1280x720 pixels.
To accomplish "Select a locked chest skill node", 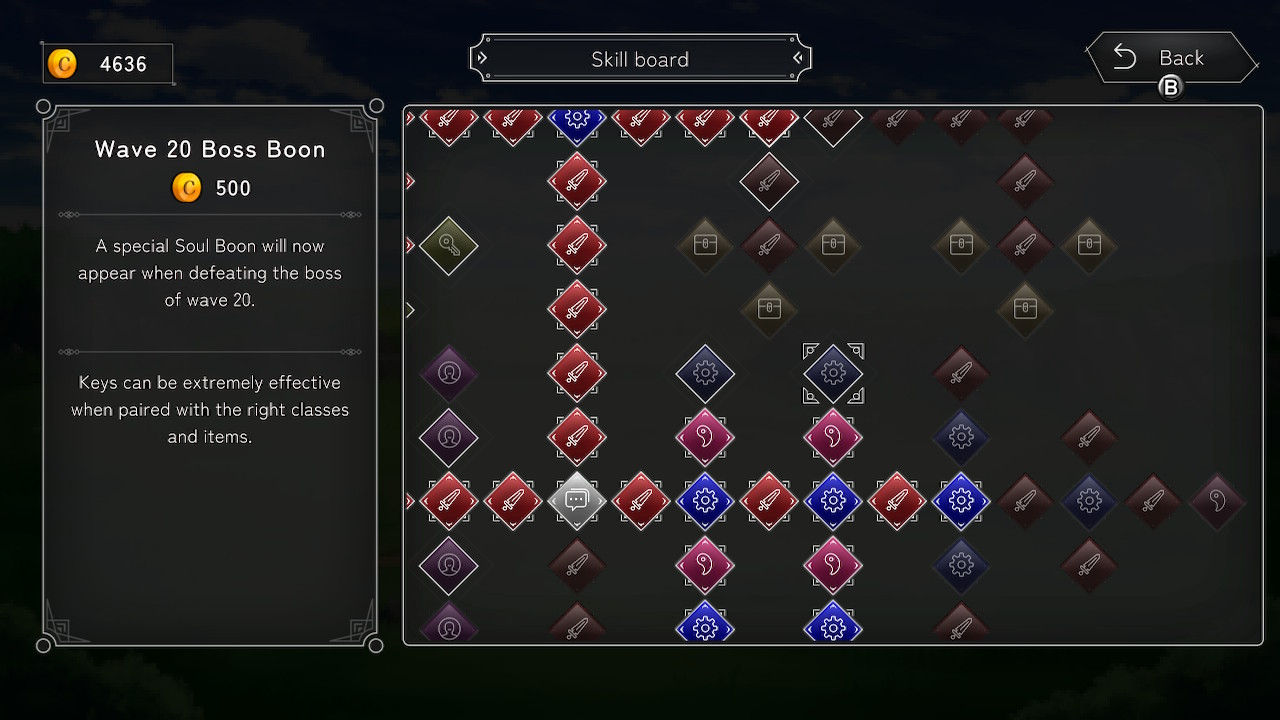I will (705, 244).
